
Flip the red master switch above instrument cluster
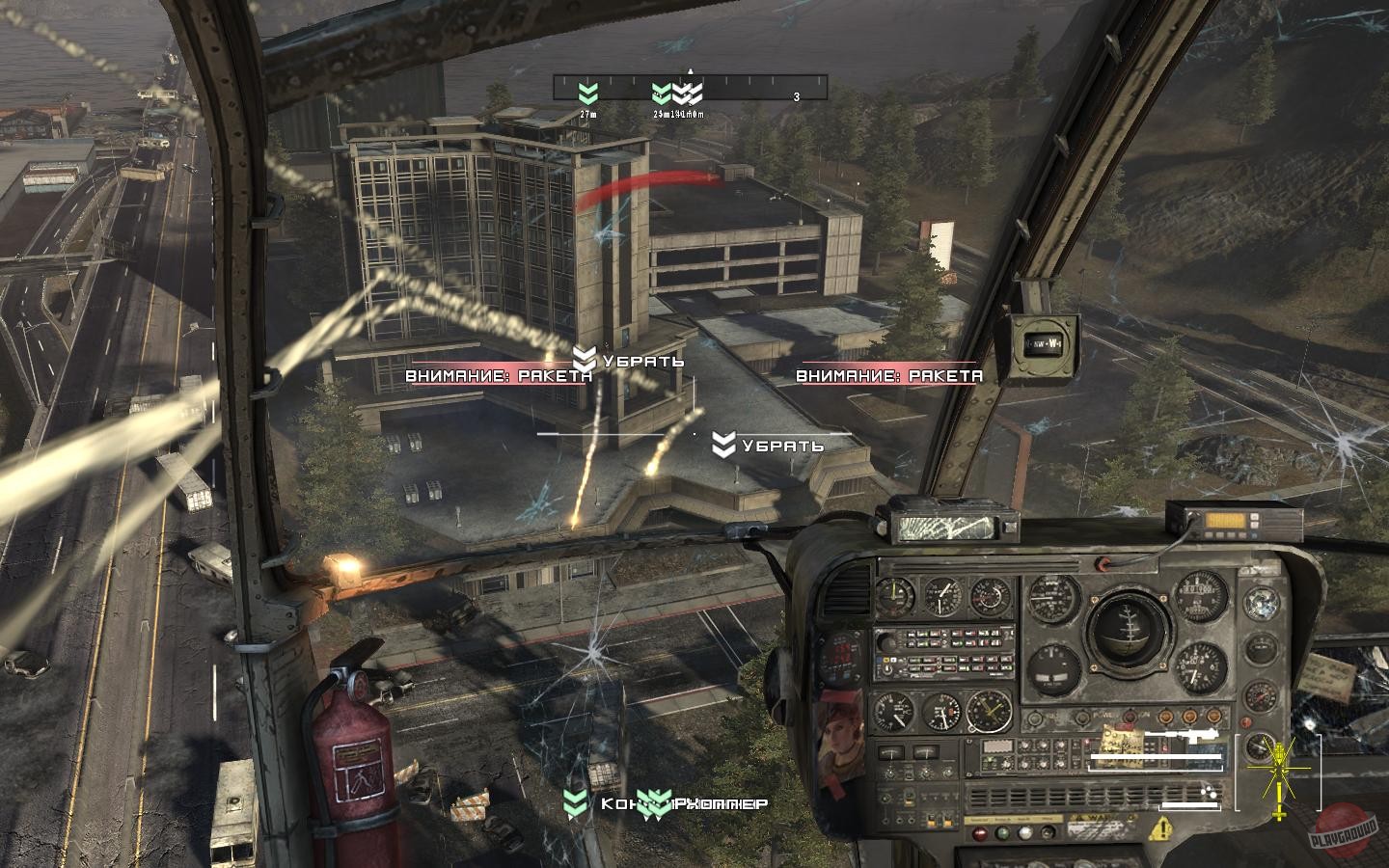(x=1103, y=563)
